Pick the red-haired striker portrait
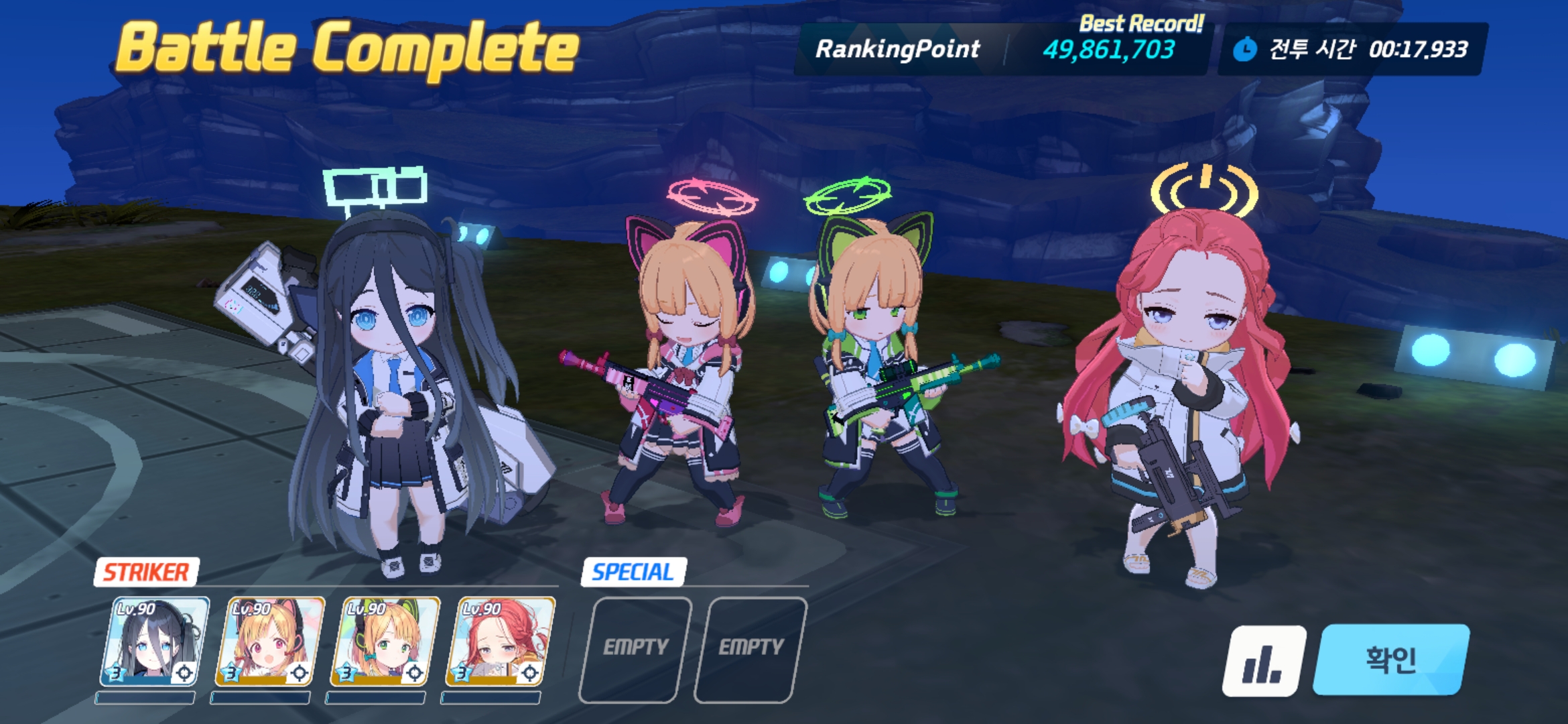 tap(500, 642)
